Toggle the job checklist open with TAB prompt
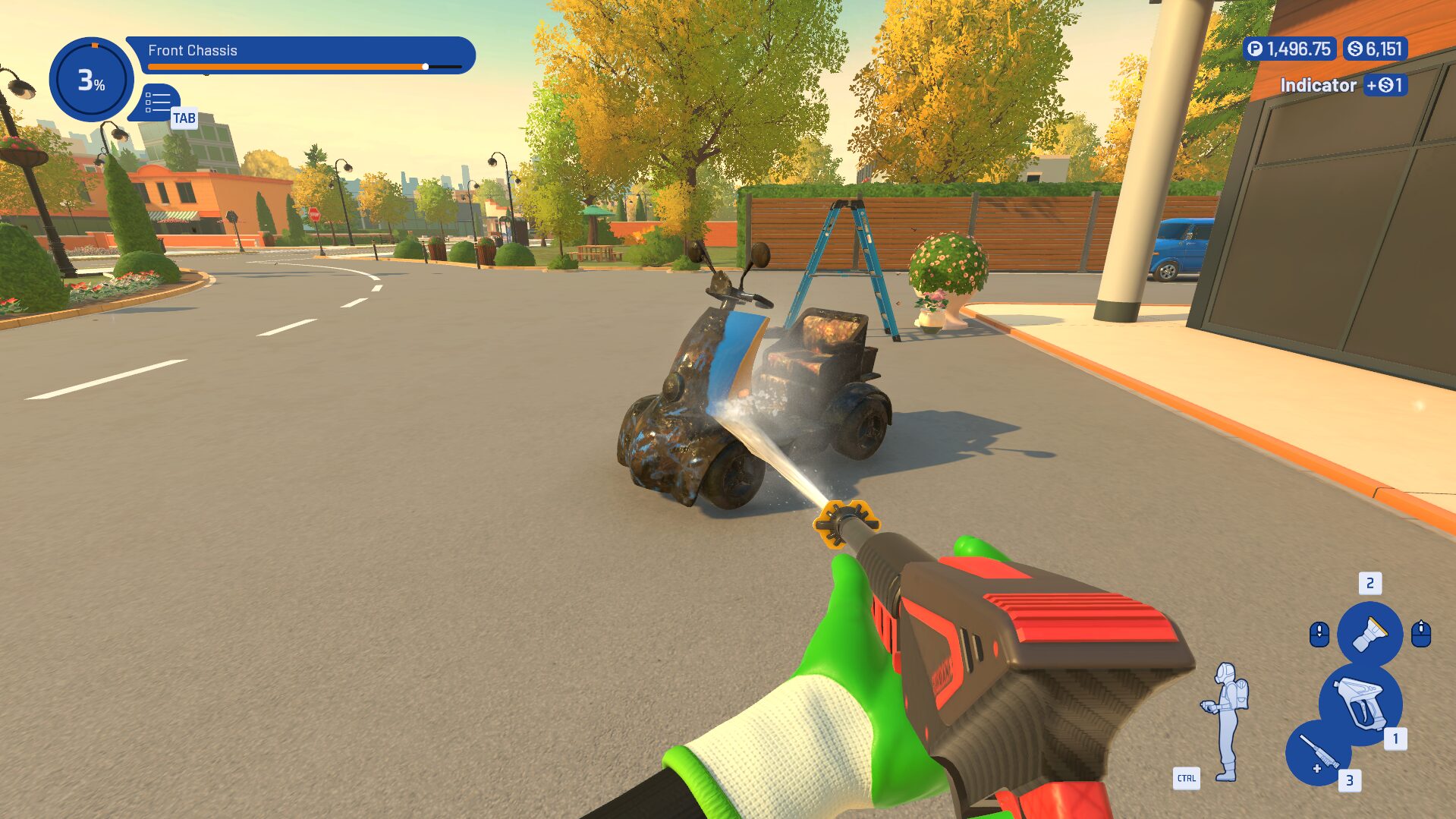Screen dimensions: 1456x819 tap(183, 118)
